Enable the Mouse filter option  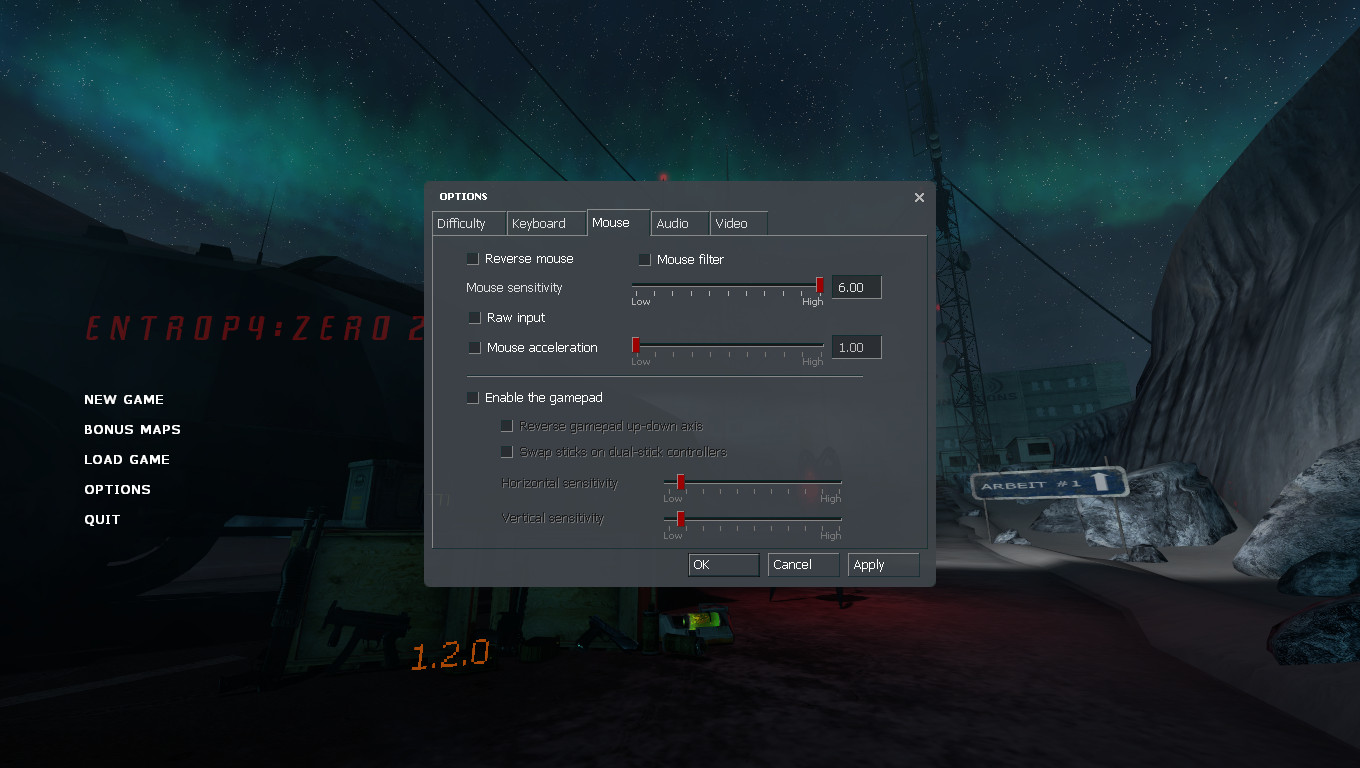click(644, 259)
